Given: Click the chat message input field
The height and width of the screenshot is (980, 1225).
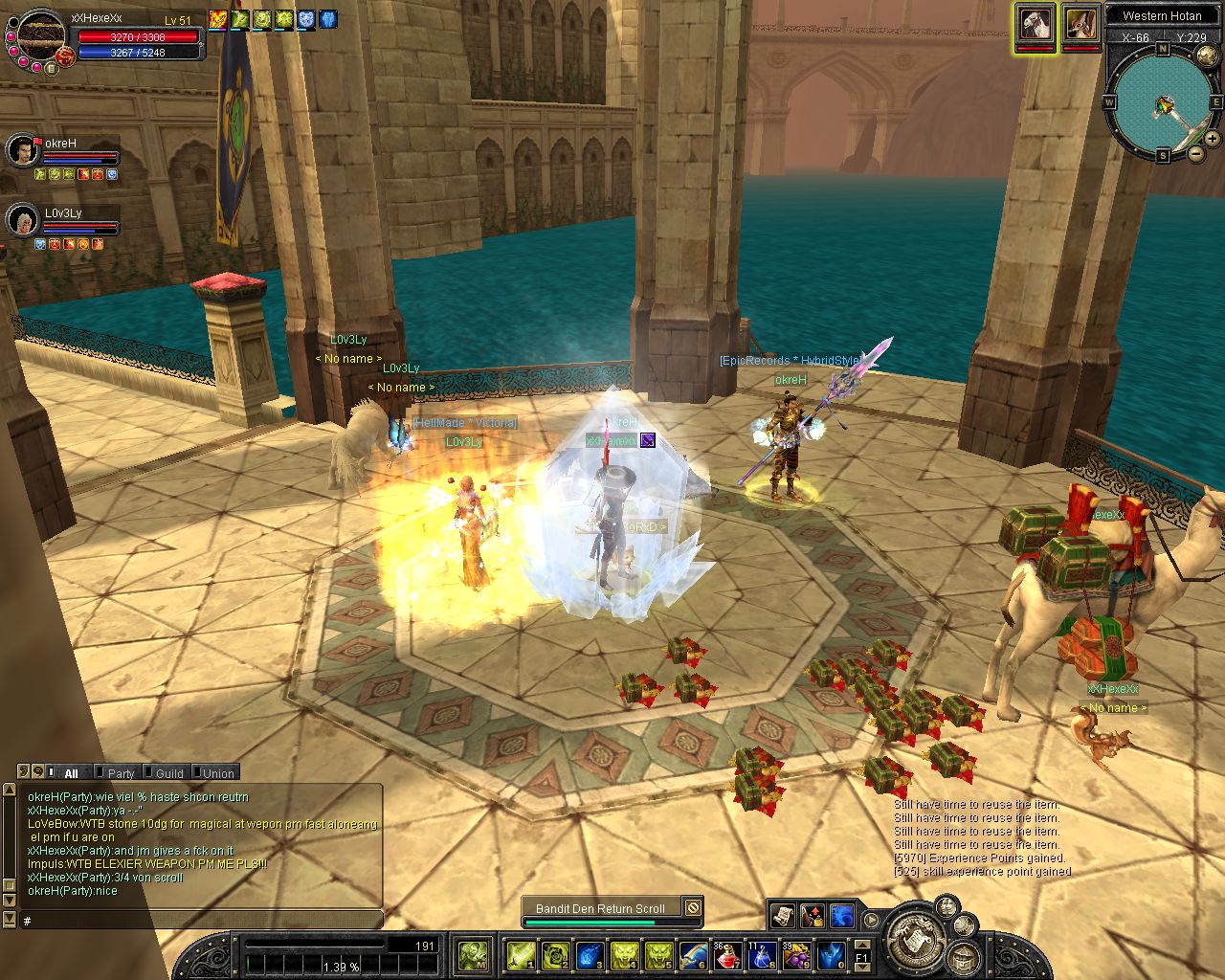Looking at the screenshot, I should pyautogui.click(x=201, y=921).
